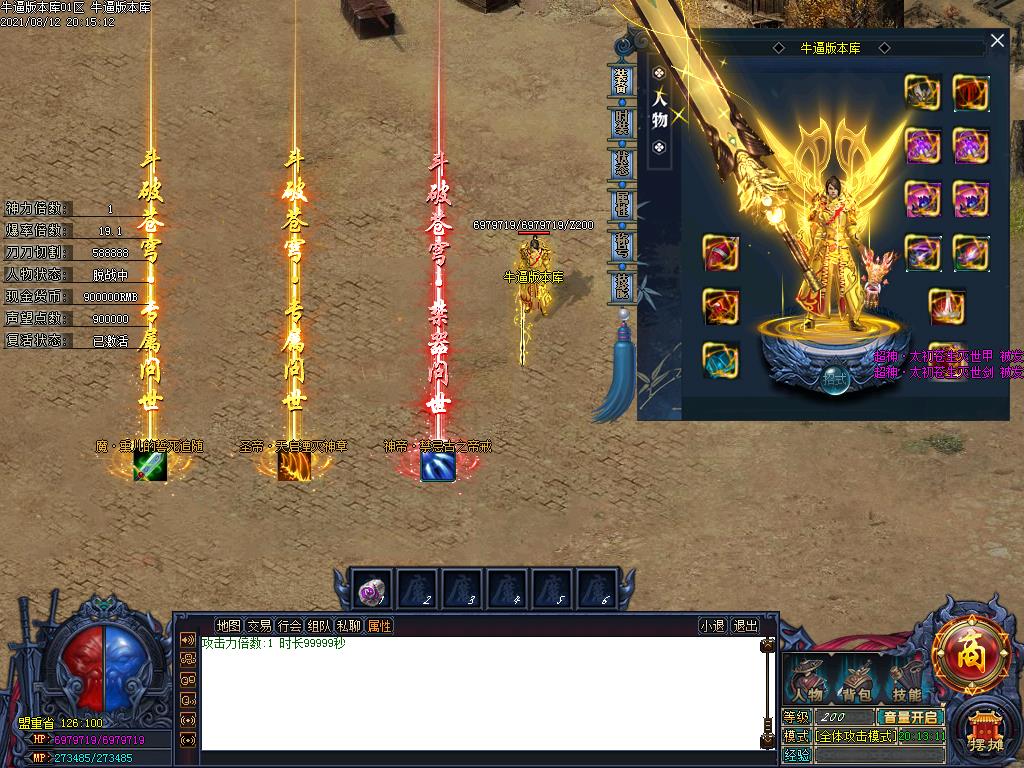Close the character panel with the X
Screen dimensions: 1024x768
coord(997,41)
